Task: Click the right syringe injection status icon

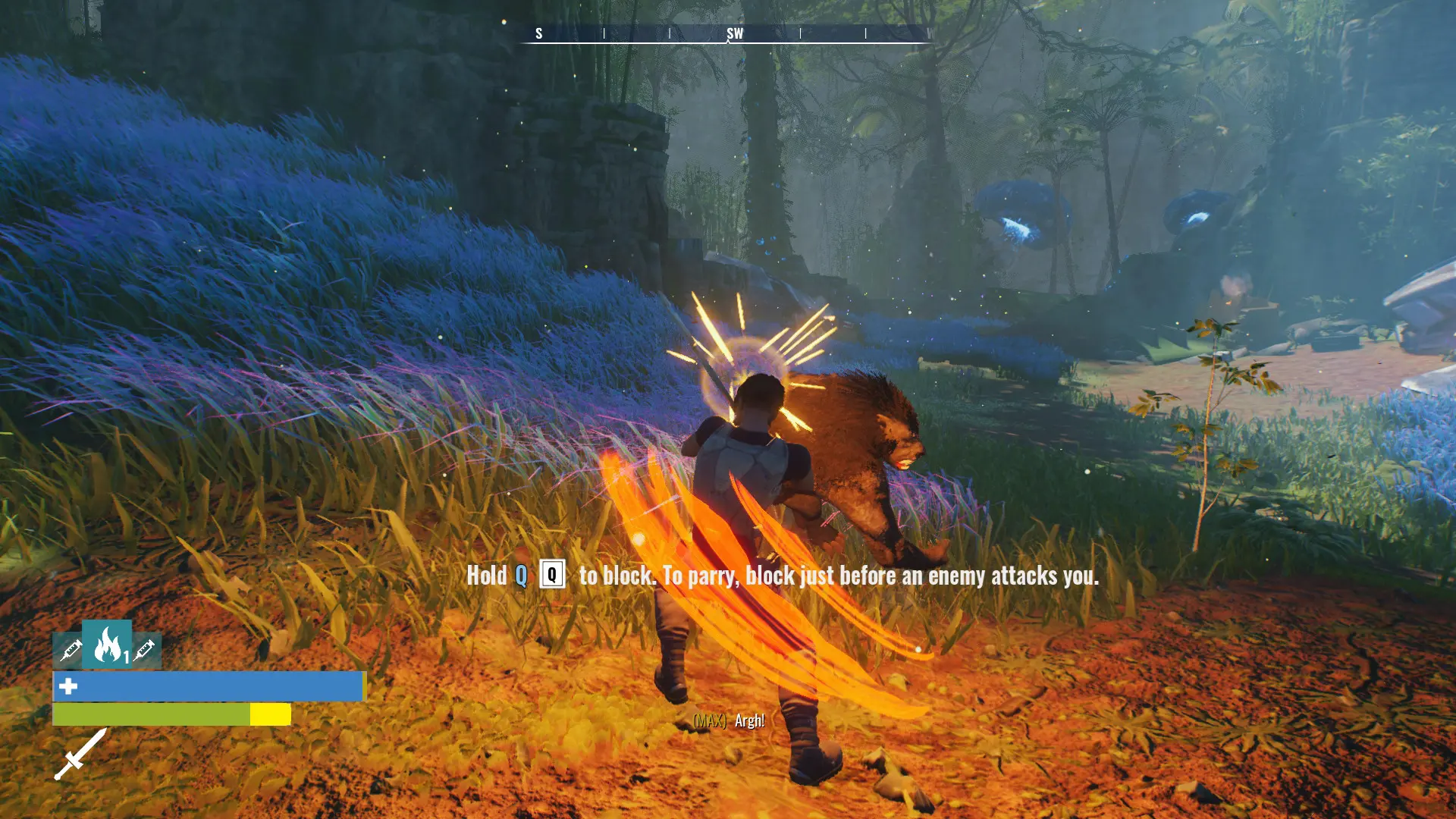Action: [x=146, y=651]
